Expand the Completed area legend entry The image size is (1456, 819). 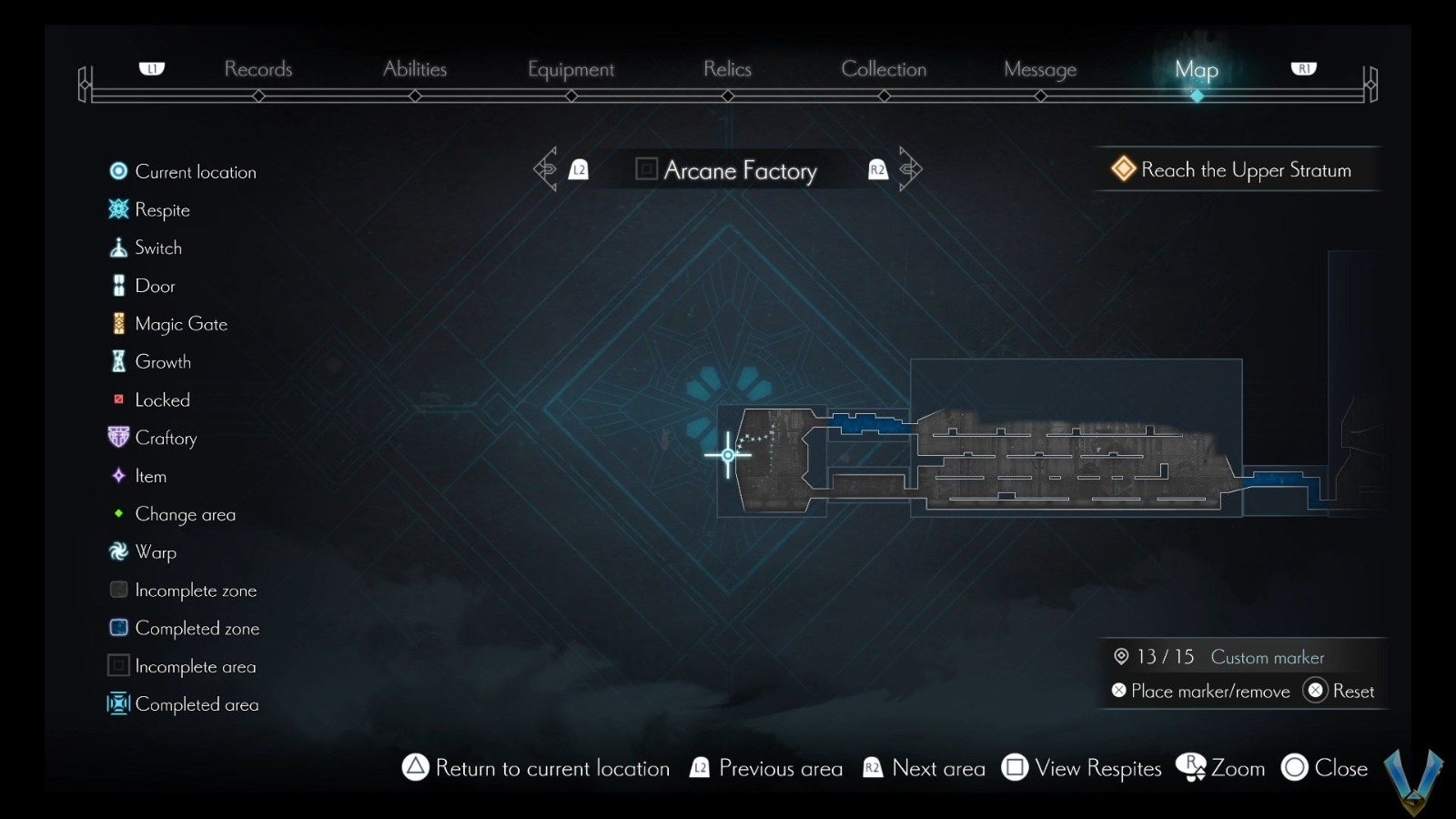(x=118, y=703)
